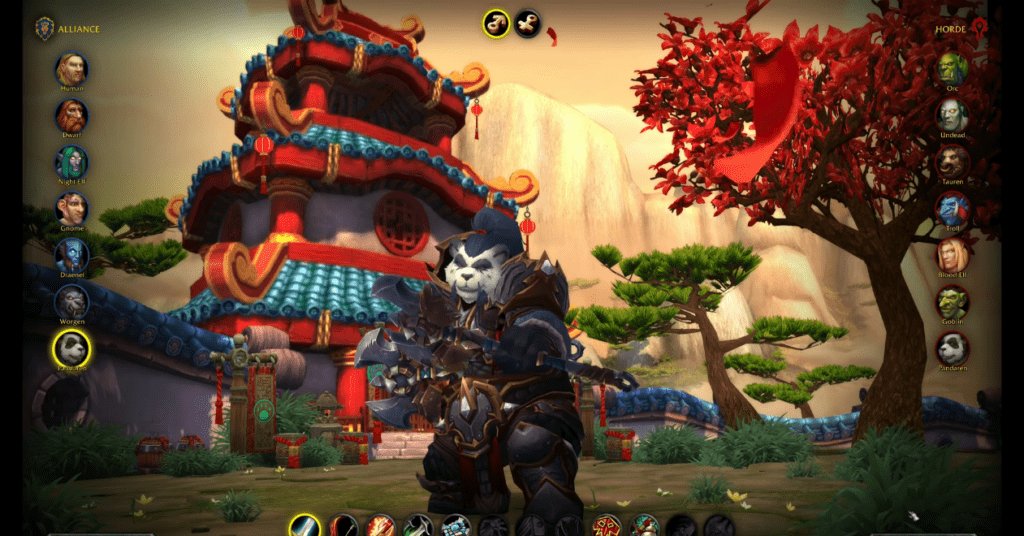
Task: Select the male gender icon
Action: tap(495, 22)
